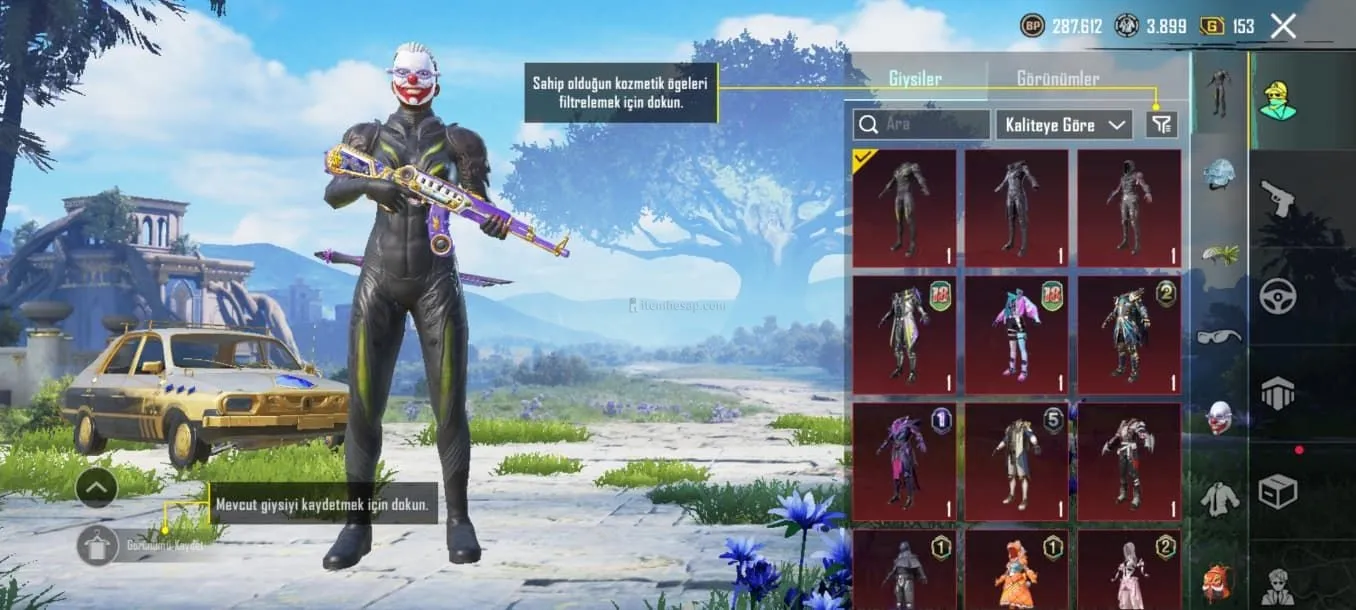
Task: Save the current look with Görünümü Kaydet
Action: [98, 546]
